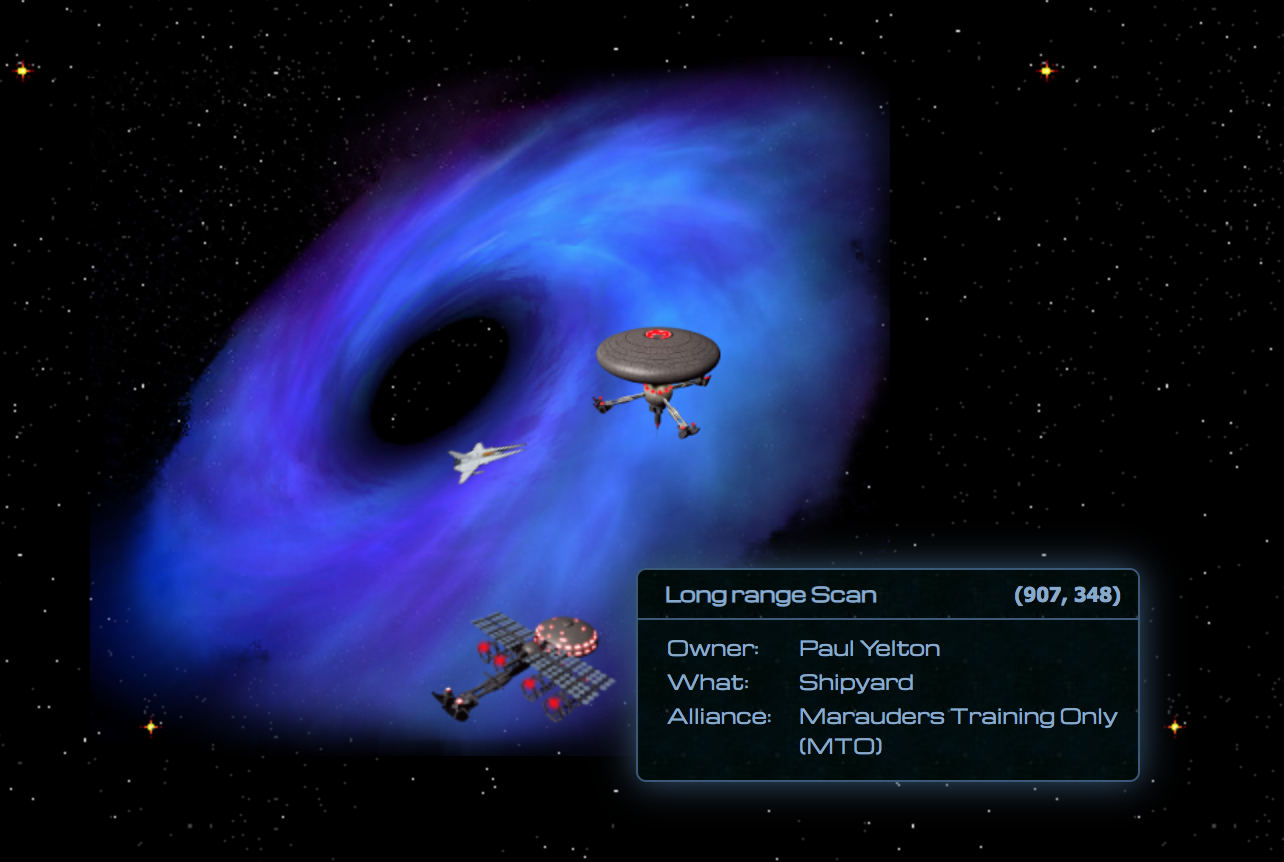Click the (MTO) alliance tag
The image size is (1284, 862).
pos(843,746)
